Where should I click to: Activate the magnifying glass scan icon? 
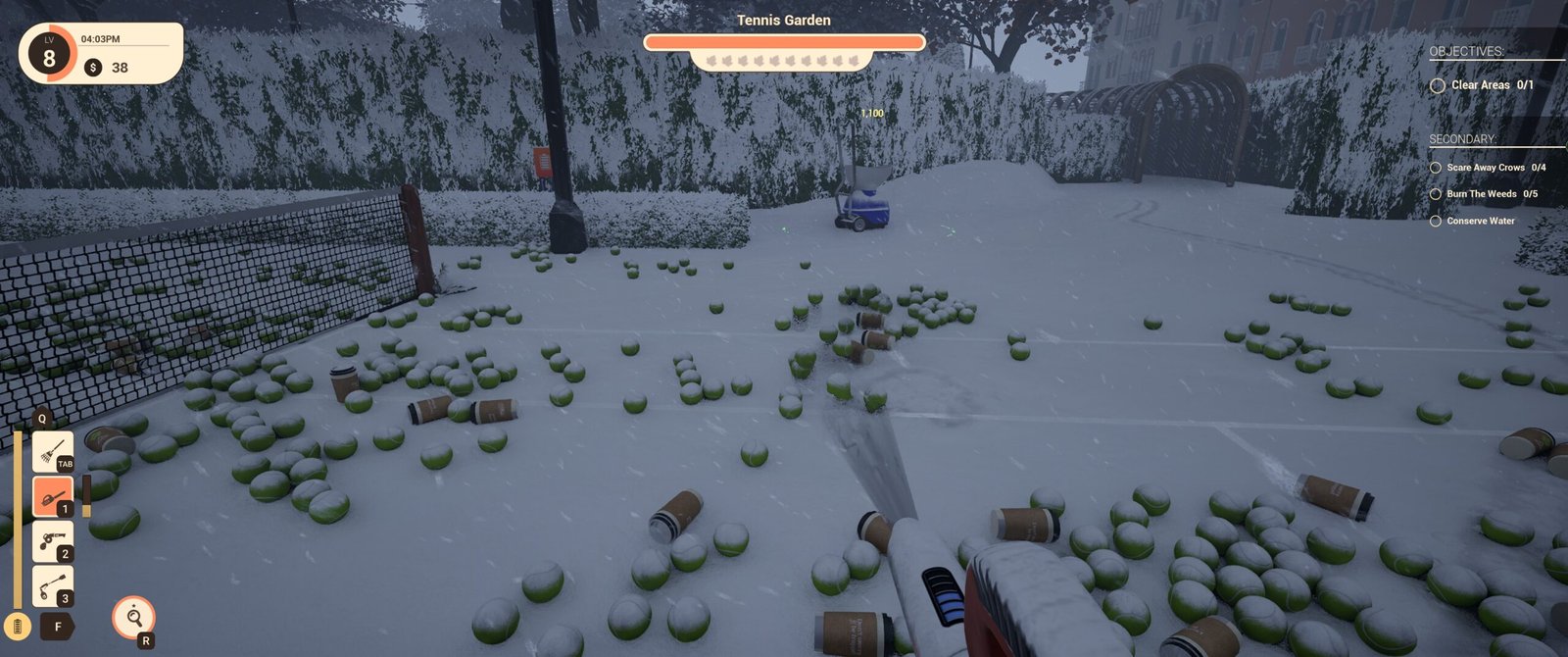[133, 617]
